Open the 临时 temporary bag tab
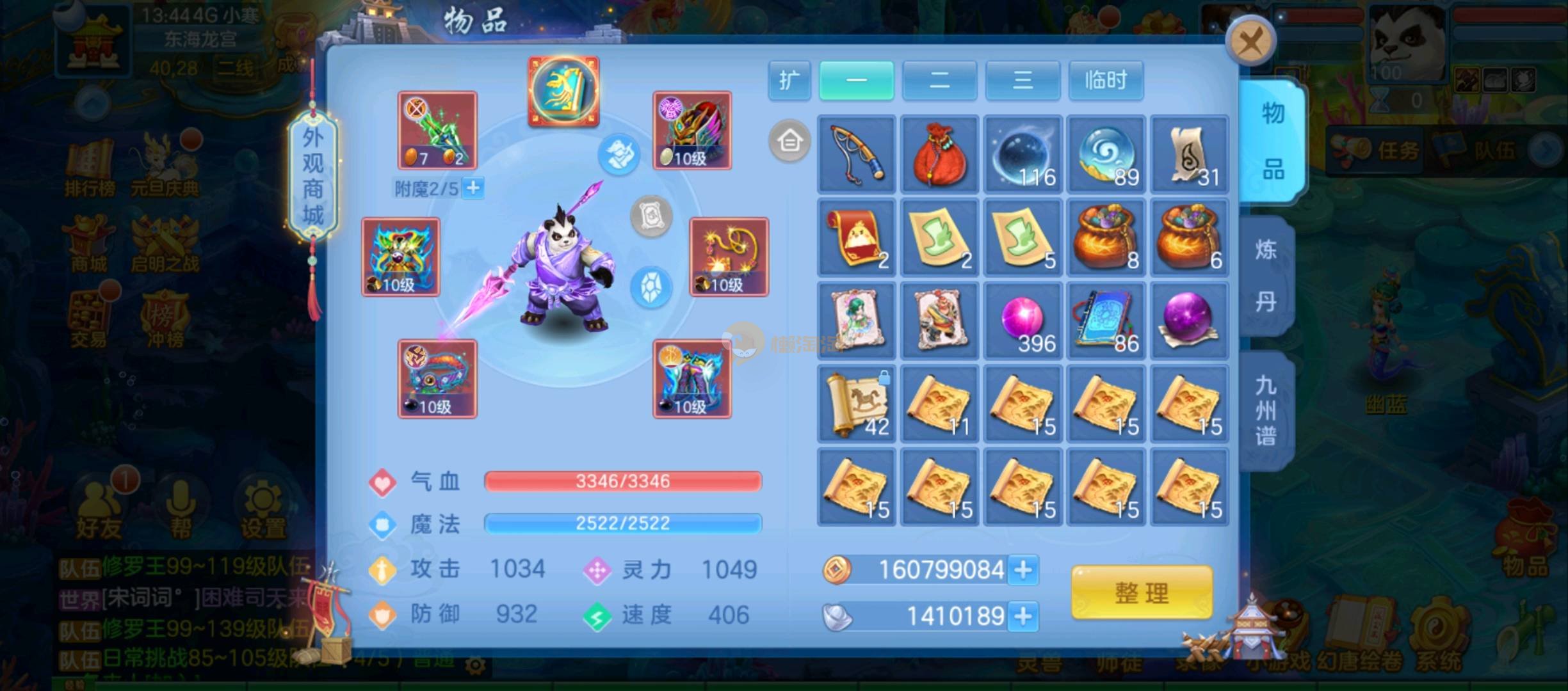 [x=1106, y=81]
